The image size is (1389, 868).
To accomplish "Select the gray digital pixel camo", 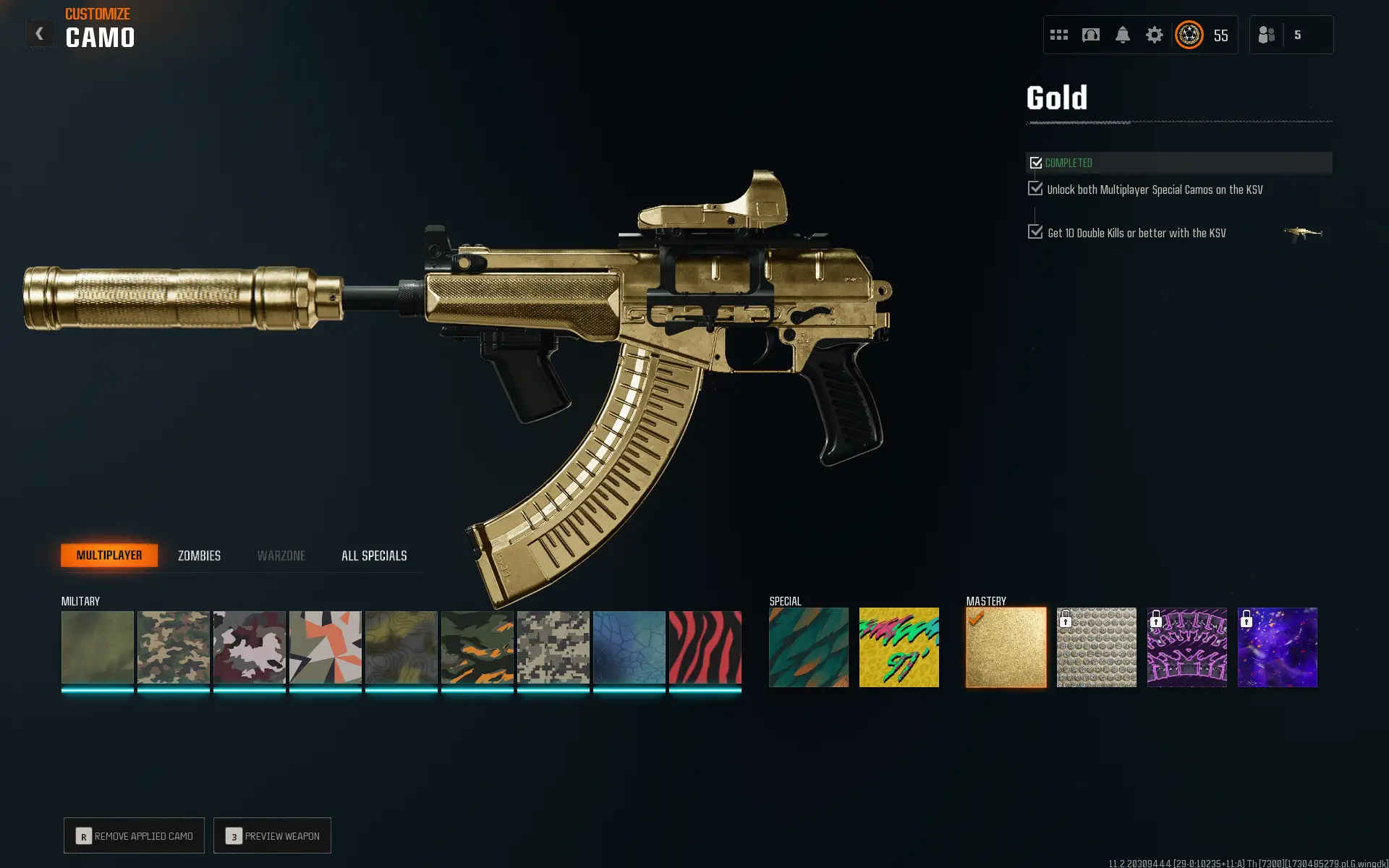I will pos(553,647).
